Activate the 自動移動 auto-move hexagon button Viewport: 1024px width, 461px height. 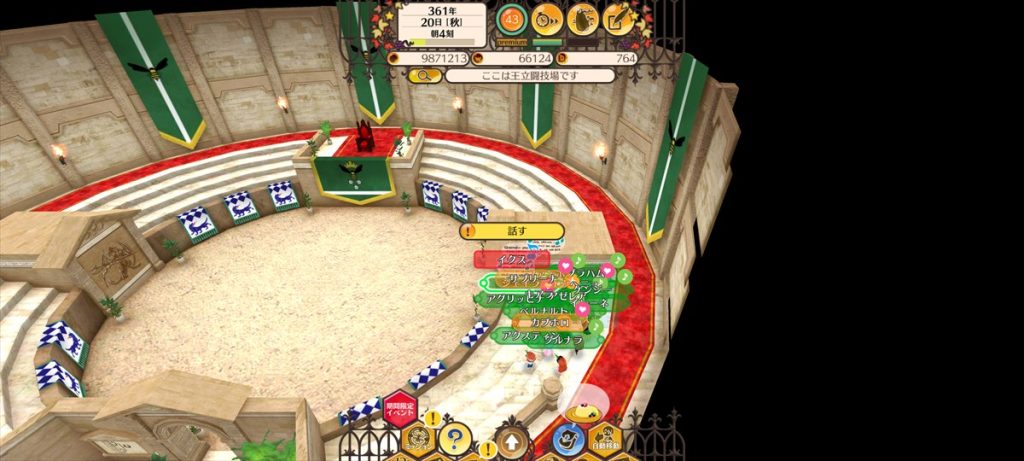(604, 438)
